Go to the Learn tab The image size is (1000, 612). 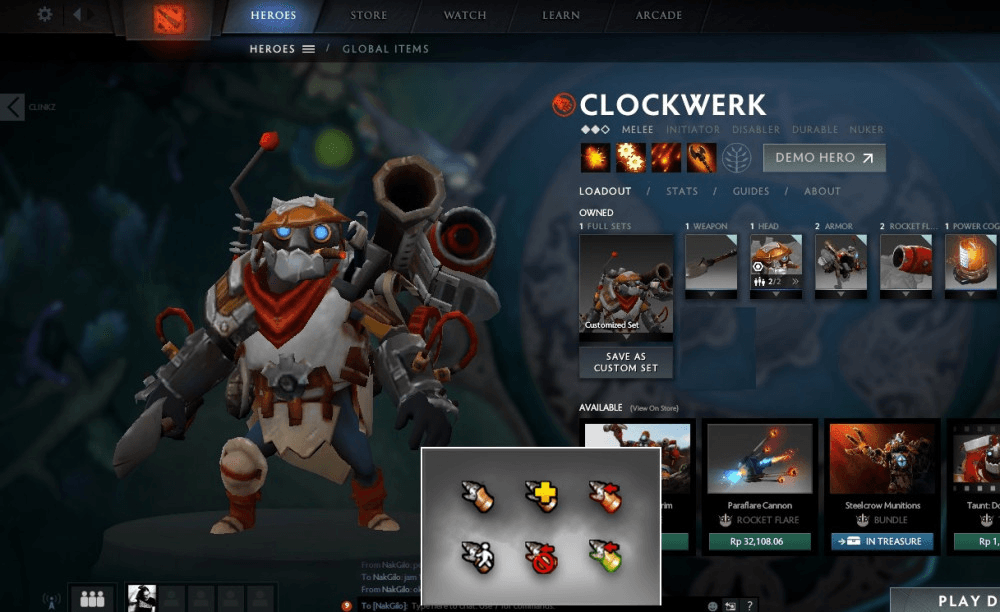[x=561, y=15]
